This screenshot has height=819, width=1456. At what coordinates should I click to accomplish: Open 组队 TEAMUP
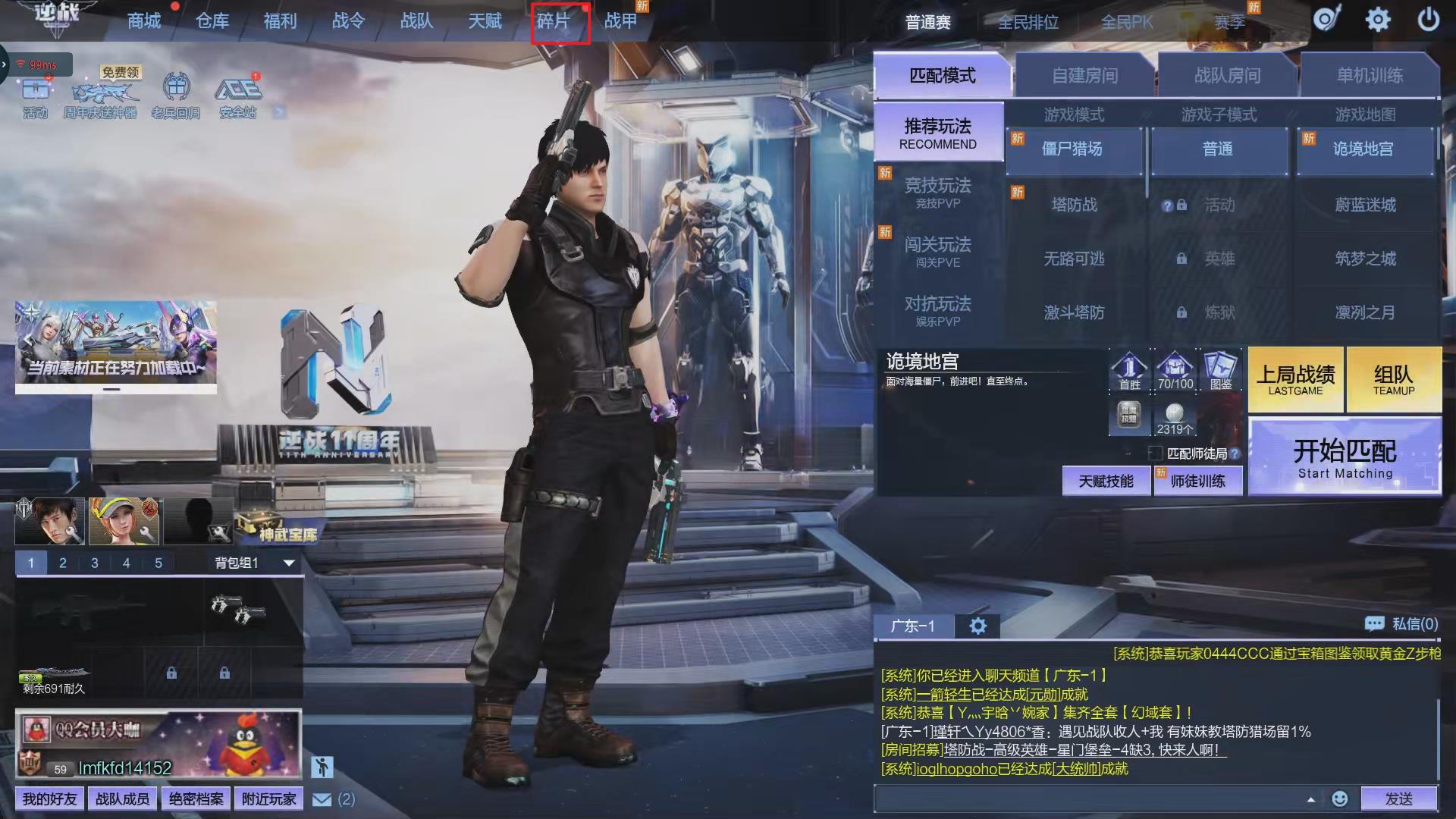pyautogui.click(x=1393, y=380)
